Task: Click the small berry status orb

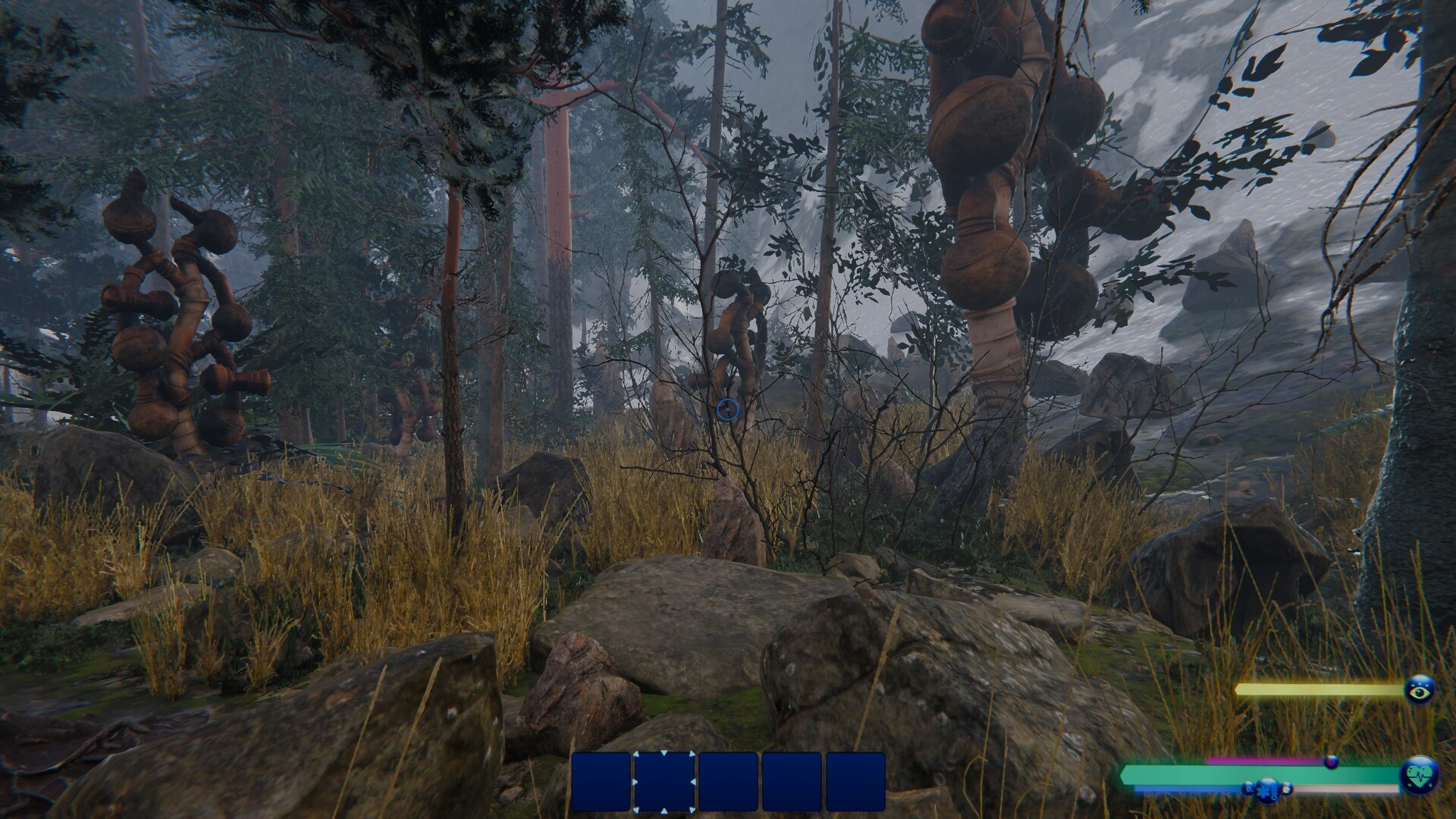Action: tap(1332, 763)
